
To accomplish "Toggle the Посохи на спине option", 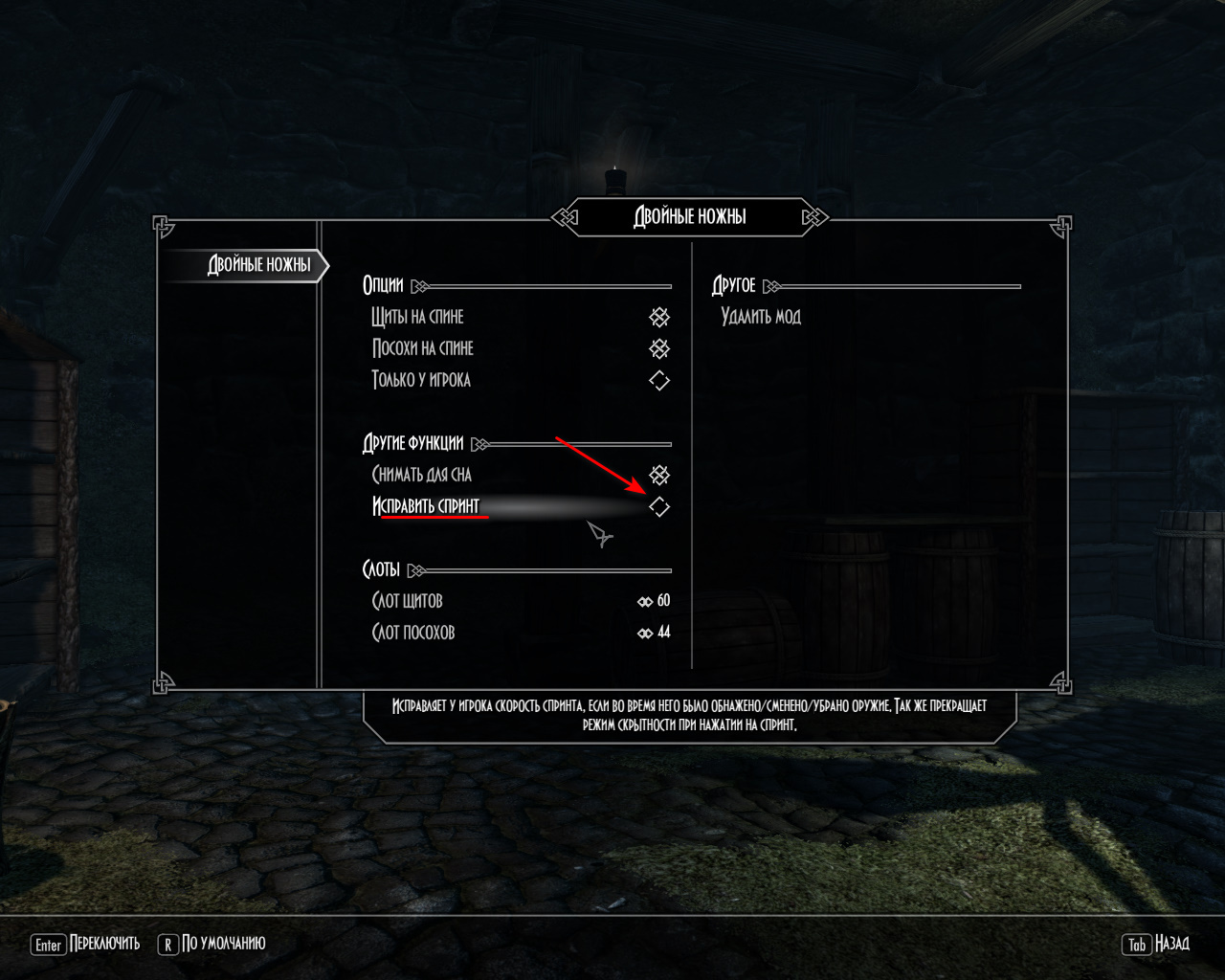I will coord(659,348).
